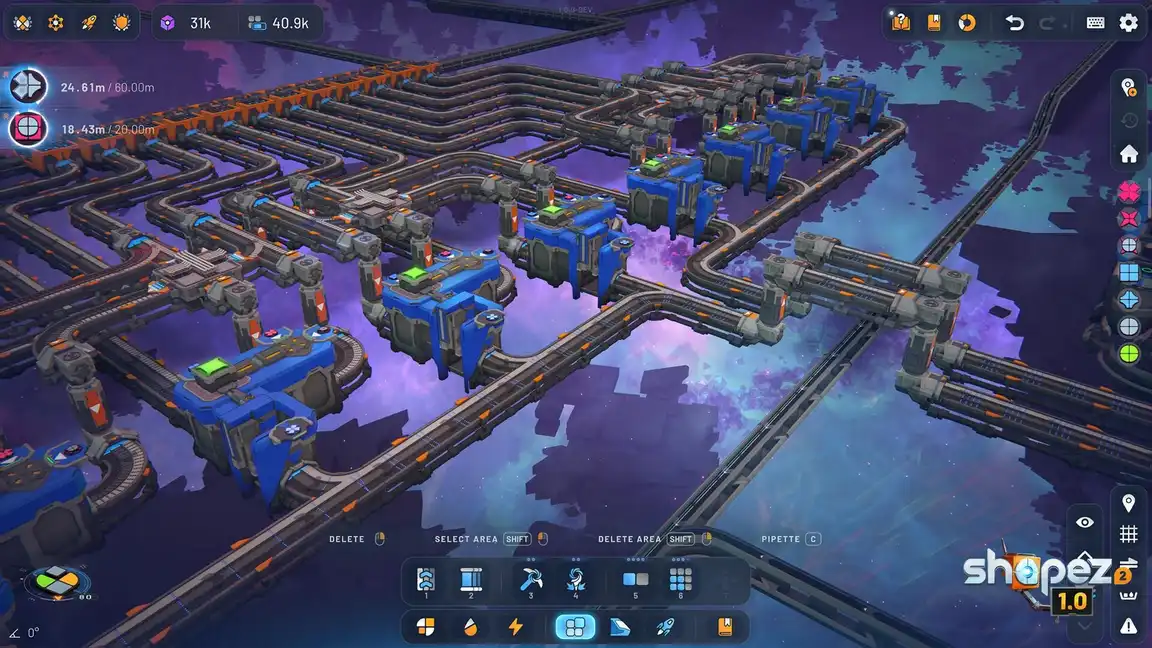
Task: Add a map marker with the pin-plus button
Action: coord(1129,87)
